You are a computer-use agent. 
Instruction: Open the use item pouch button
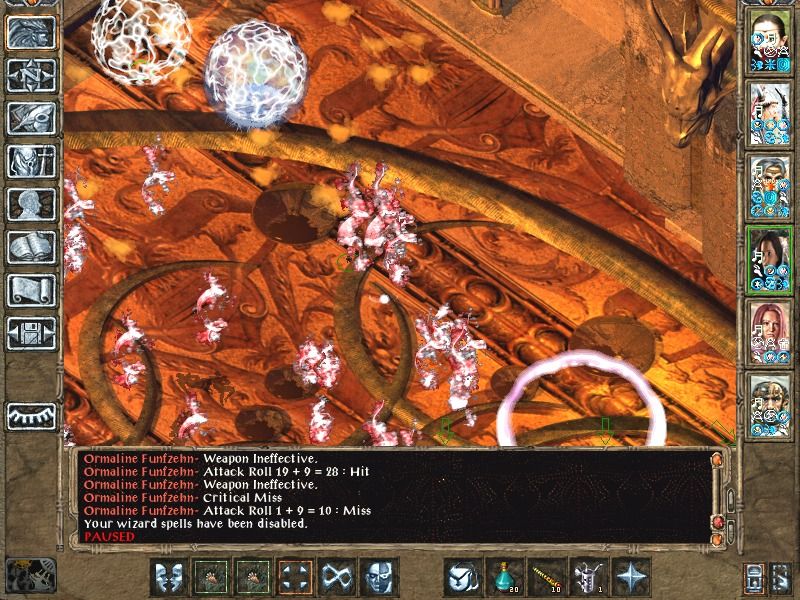(465, 577)
